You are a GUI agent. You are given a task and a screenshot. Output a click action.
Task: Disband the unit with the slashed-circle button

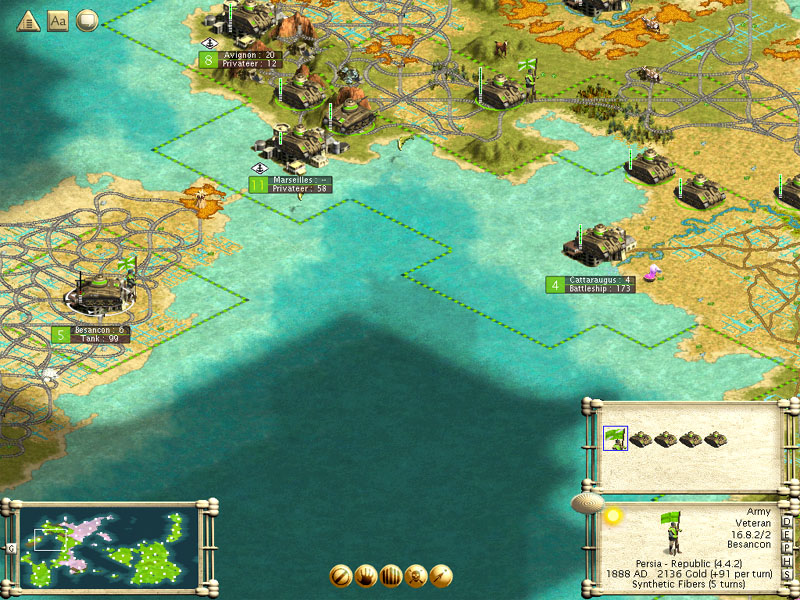coord(341,577)
